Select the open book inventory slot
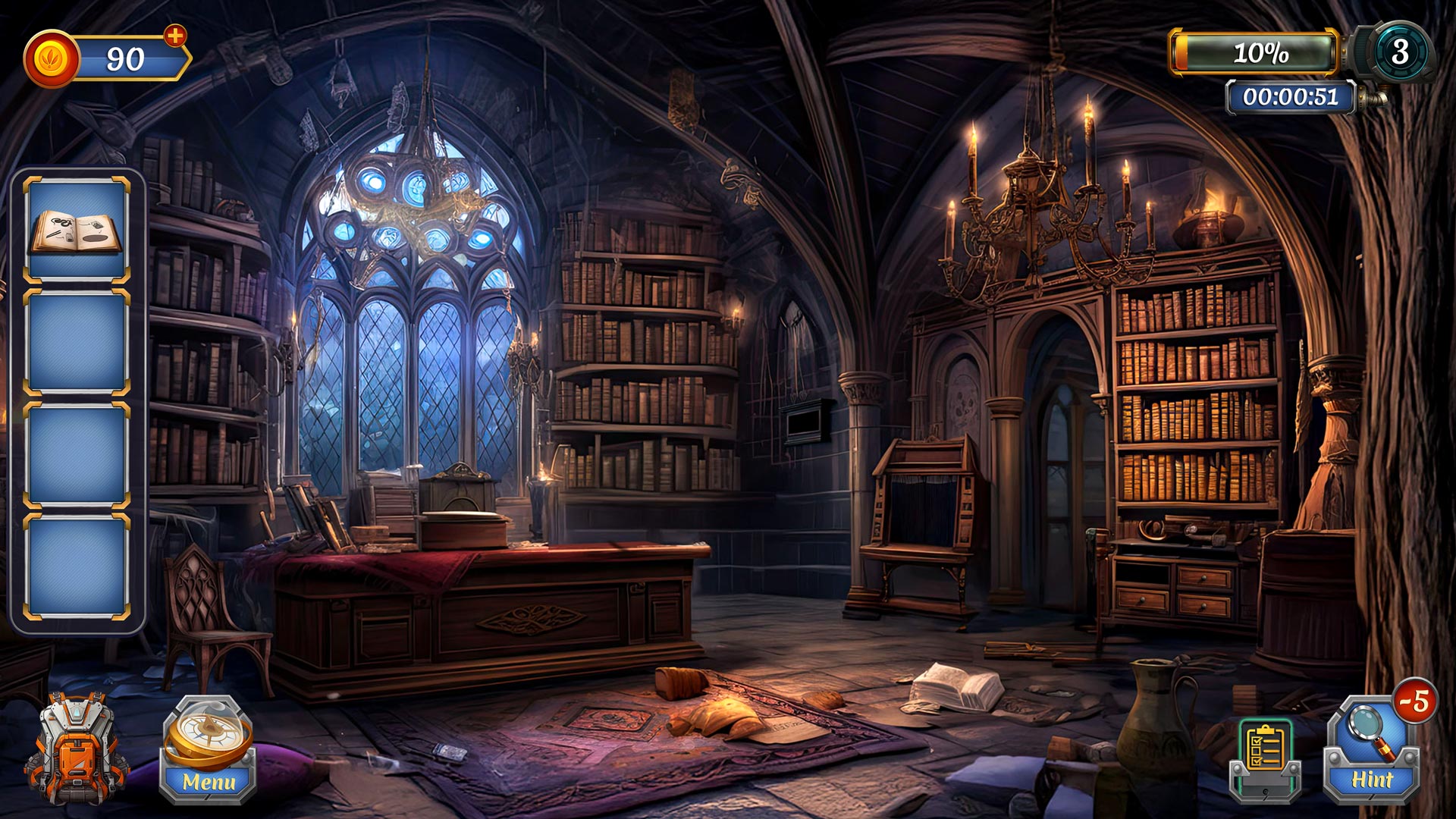Screen dimensions: 1456x819 (x=76, y=231)
